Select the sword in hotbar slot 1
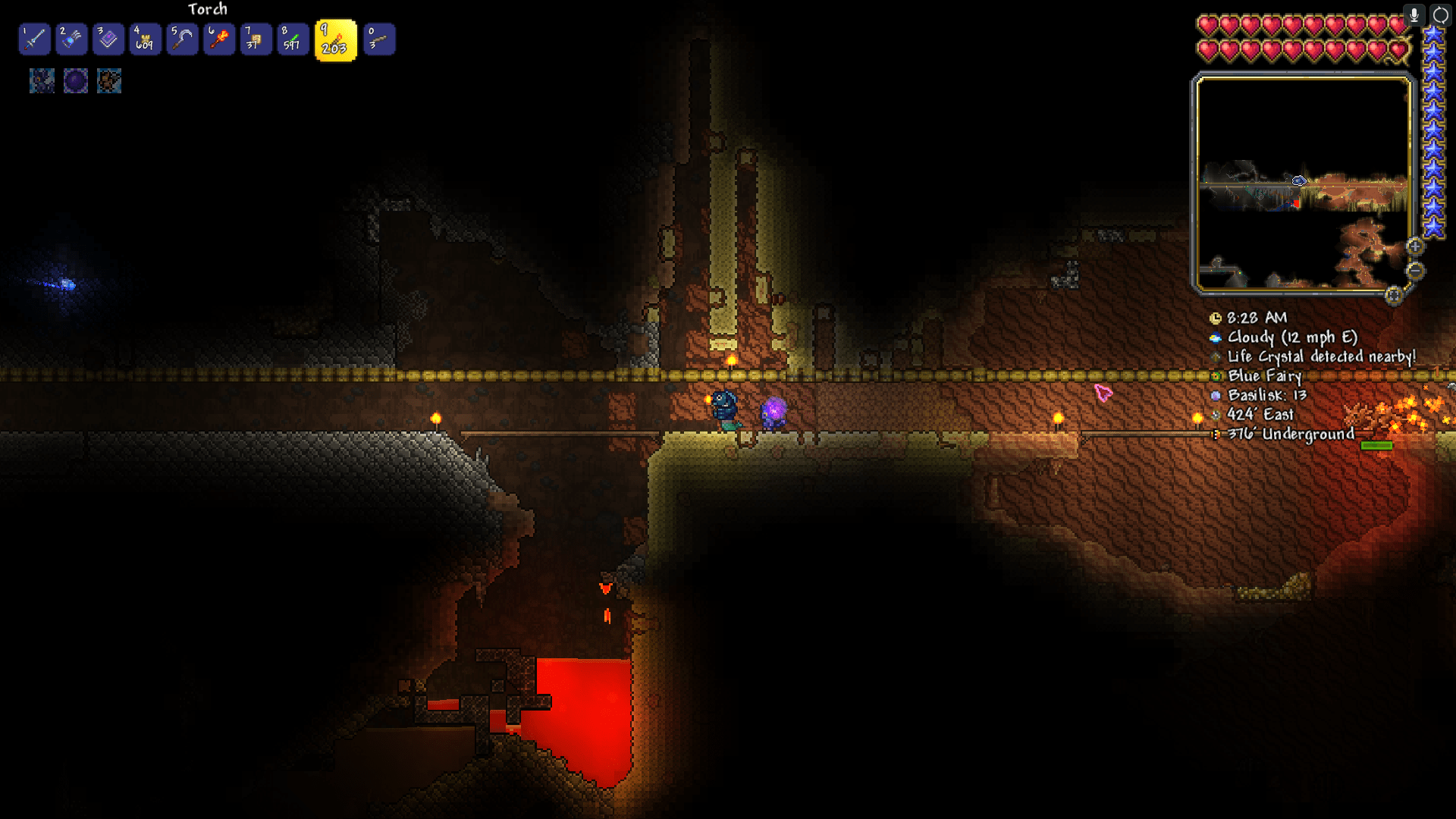This screenshot has width=1456, height=819. click(35, 39)
